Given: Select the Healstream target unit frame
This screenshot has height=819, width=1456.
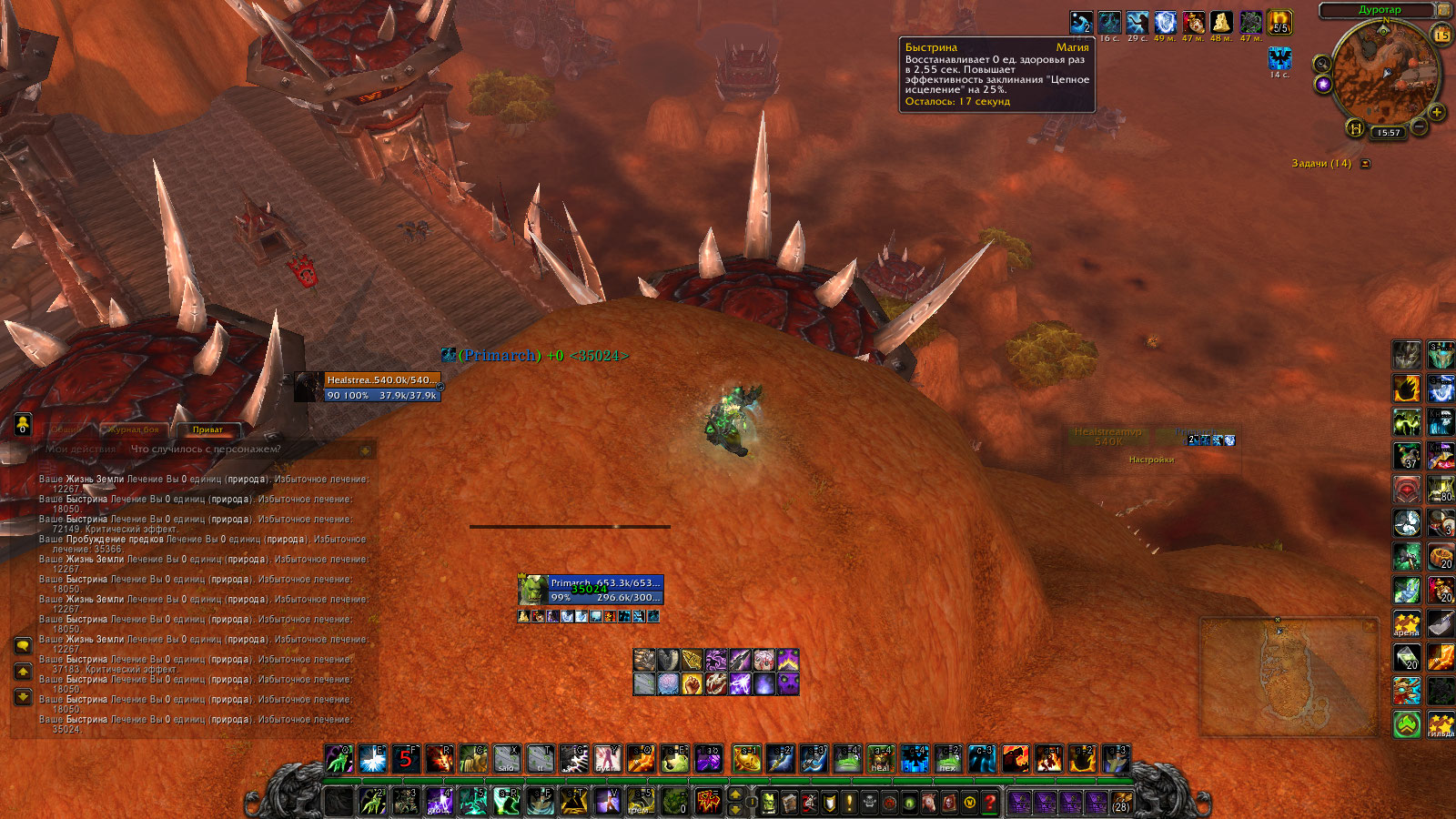Looking at the screenshot, I should click(369, 387).
